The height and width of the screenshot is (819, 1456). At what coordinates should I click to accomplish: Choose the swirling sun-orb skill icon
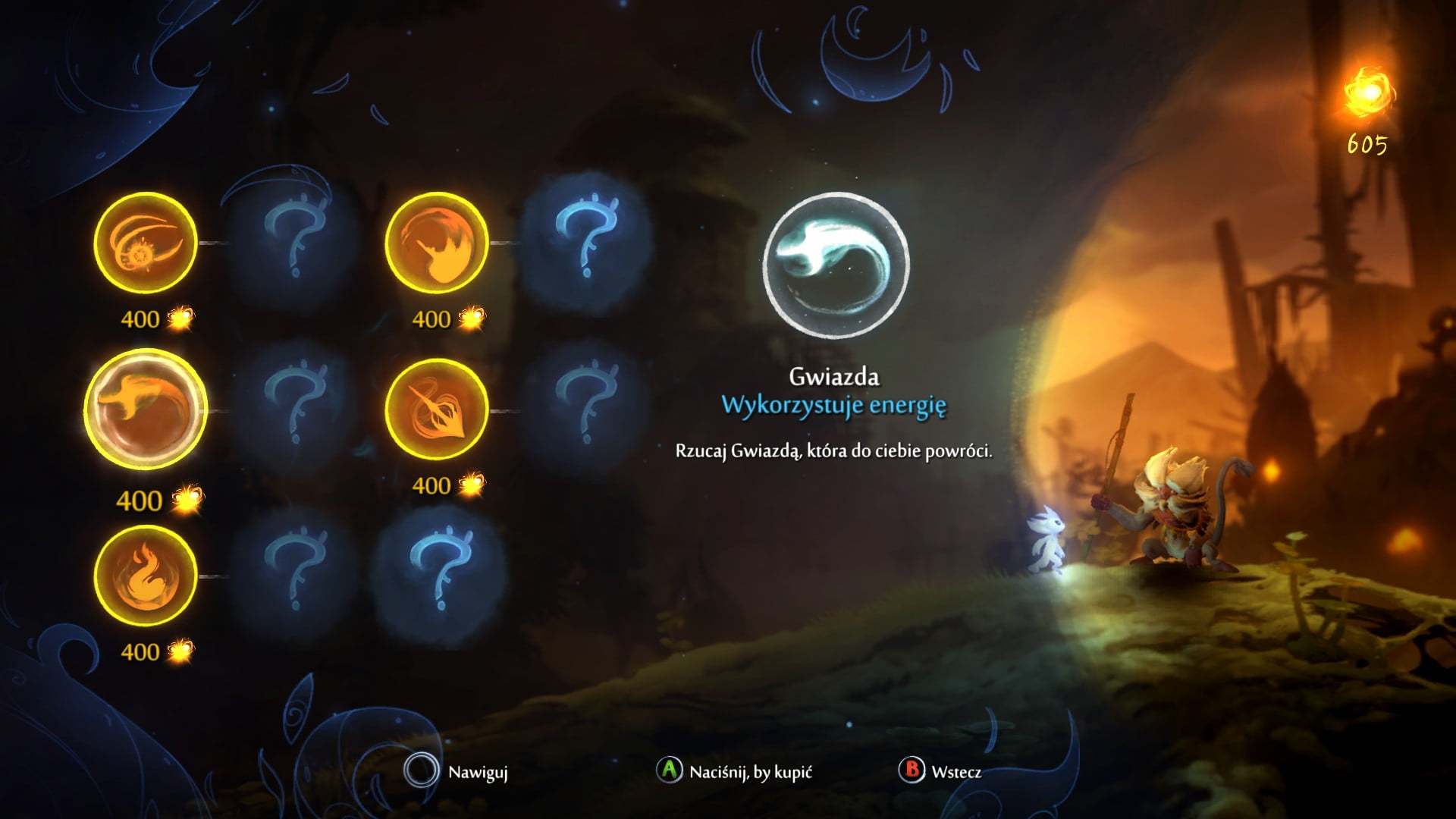pyautogui.click(x=145, y=243)
